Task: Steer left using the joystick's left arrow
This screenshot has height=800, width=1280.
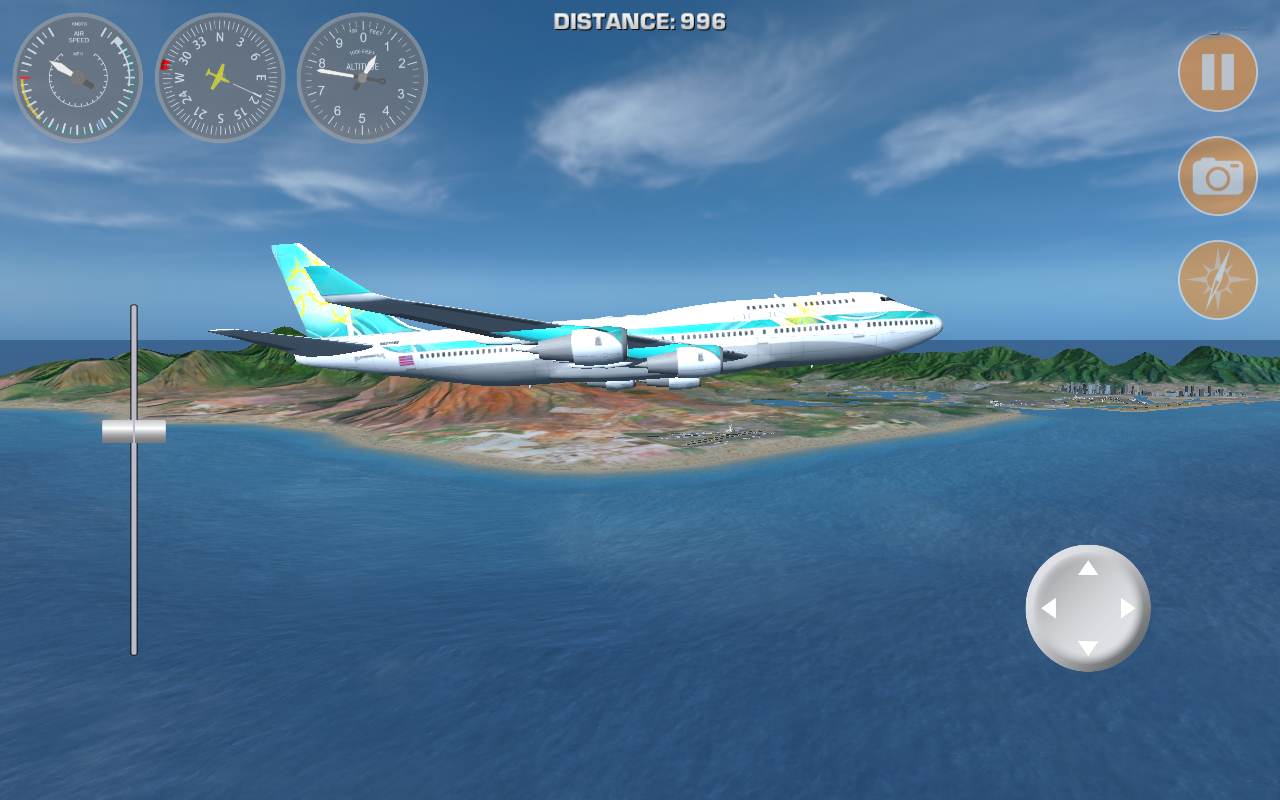Action: pos(1048,608)
